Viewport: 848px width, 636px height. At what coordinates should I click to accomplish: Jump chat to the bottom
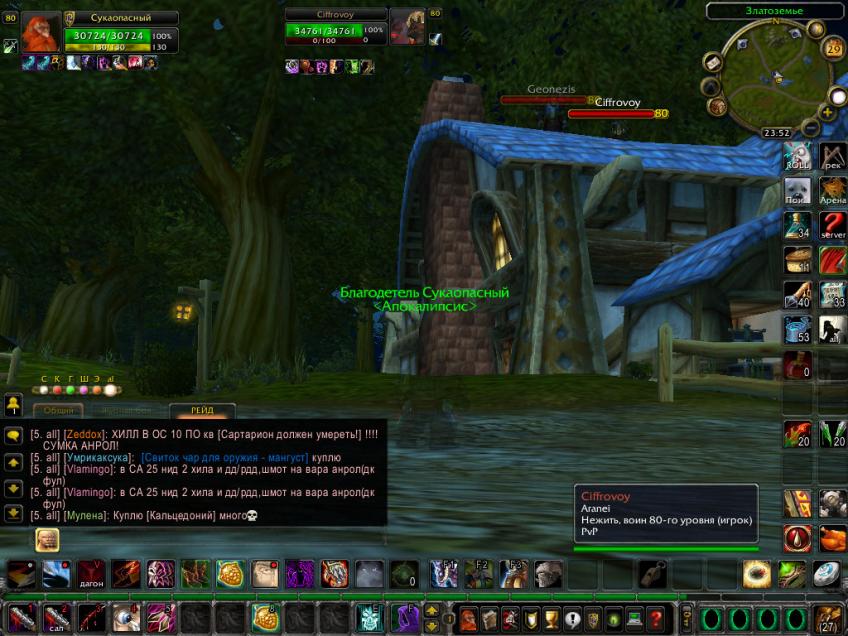tap(14, 513)
